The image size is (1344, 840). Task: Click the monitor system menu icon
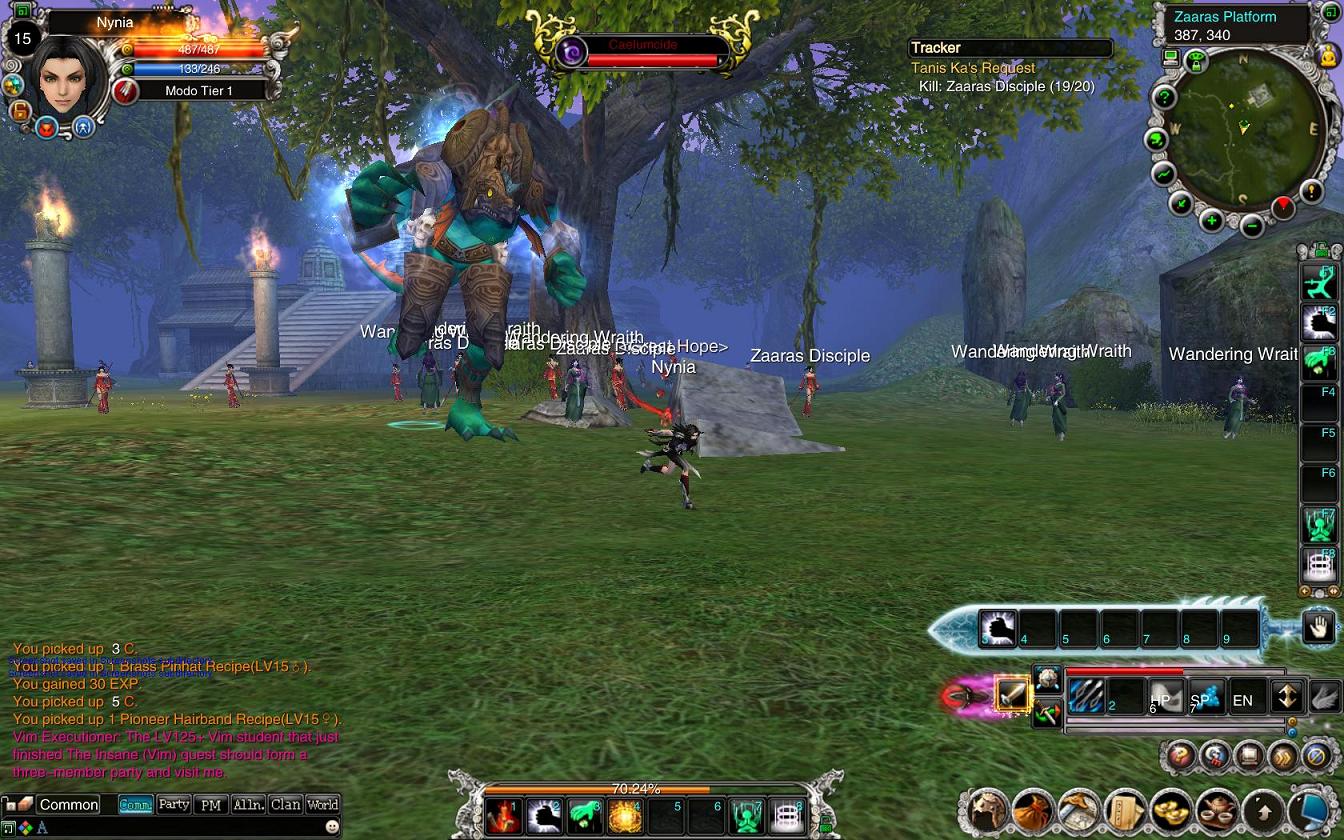coord(1311,810)
